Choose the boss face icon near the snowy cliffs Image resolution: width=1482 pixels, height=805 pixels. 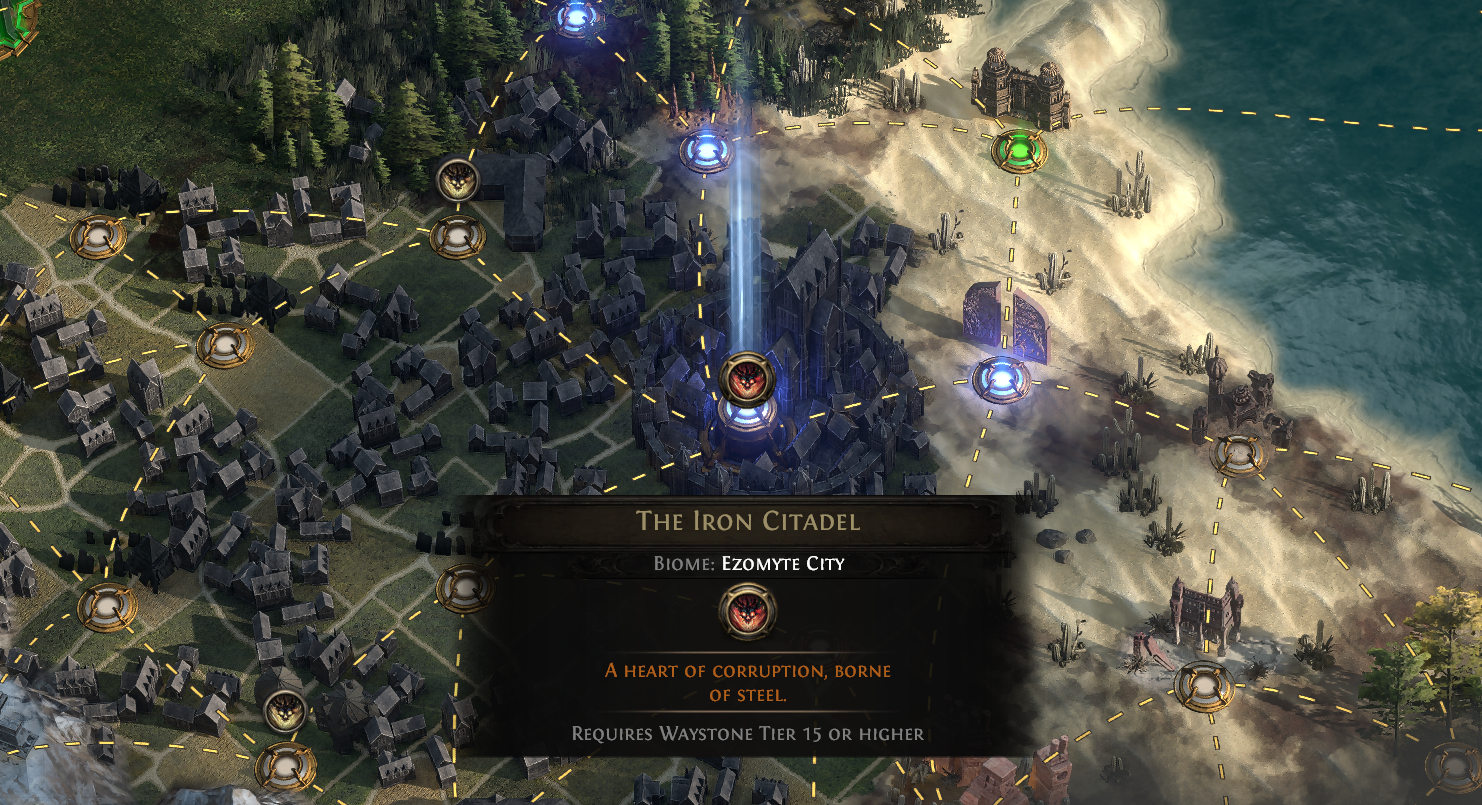click(284, 711)
